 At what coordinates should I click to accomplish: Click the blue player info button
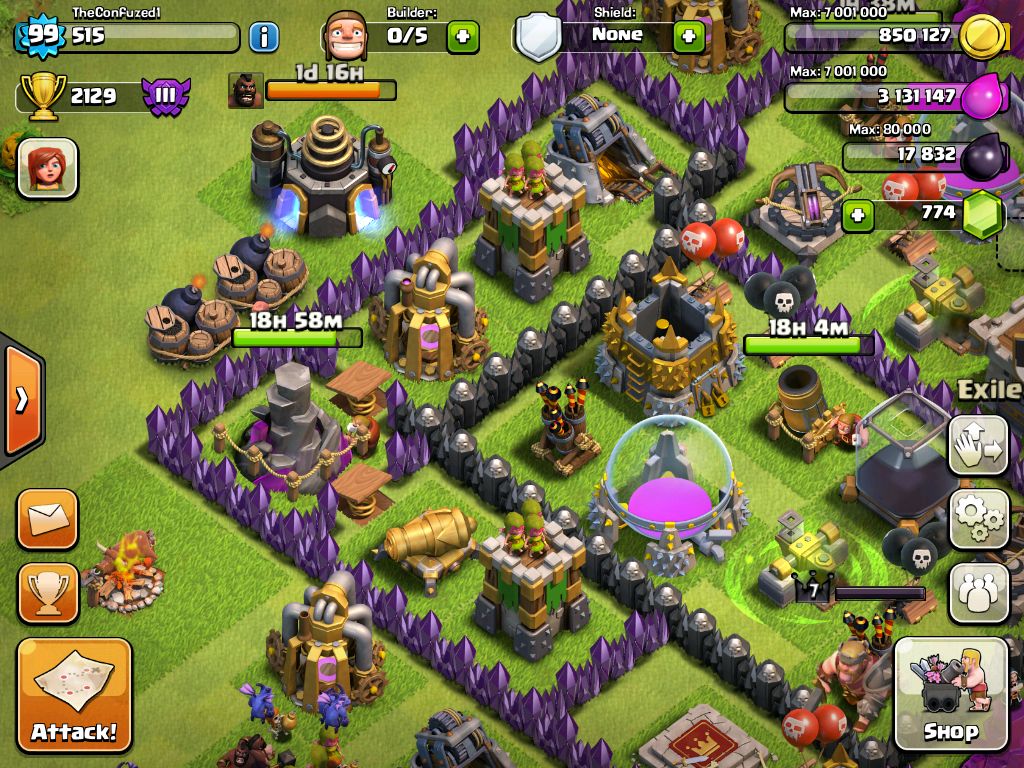263,38
